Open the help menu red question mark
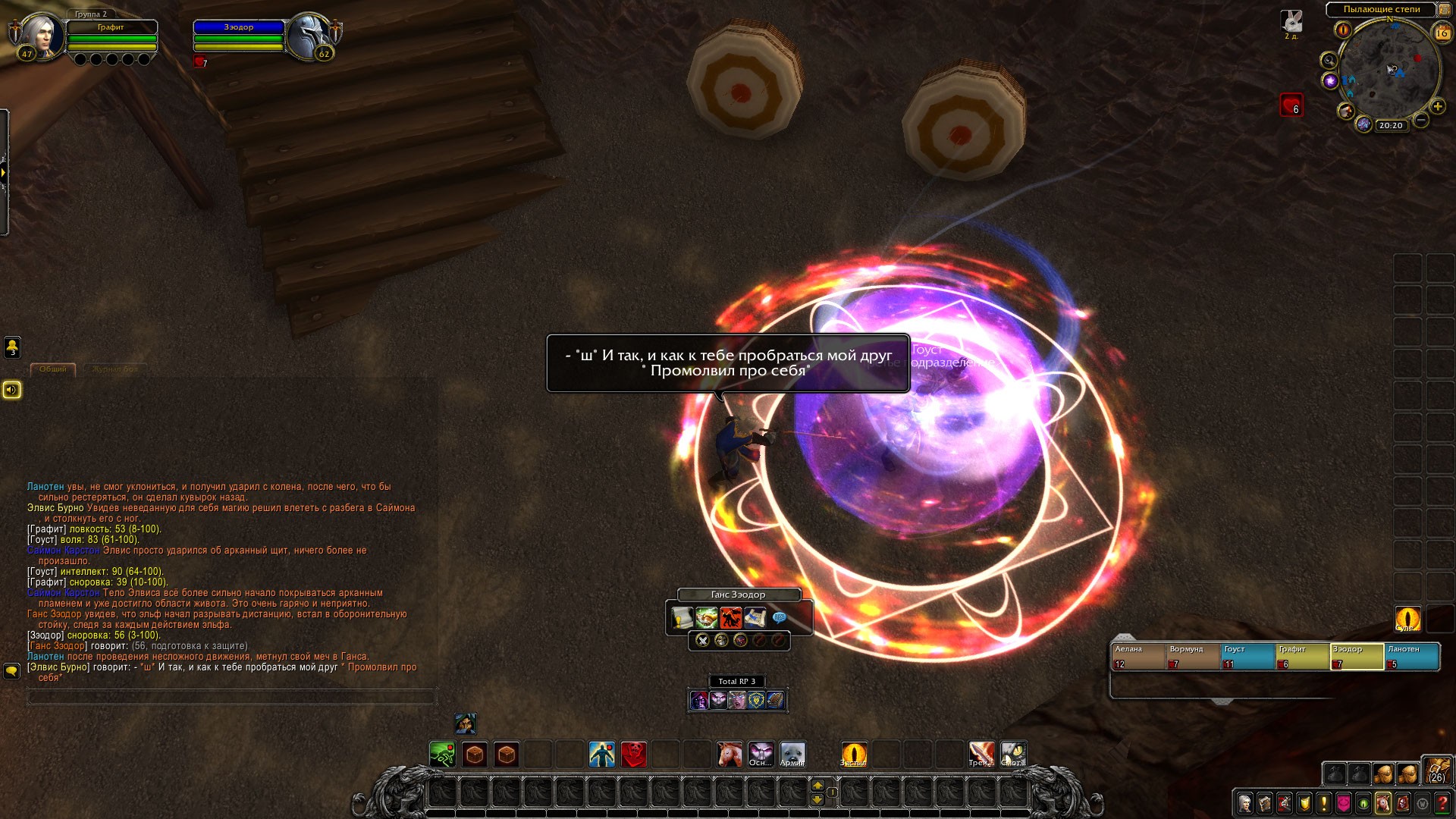This screenshot has width=1456, height=819. (1442, 802)
